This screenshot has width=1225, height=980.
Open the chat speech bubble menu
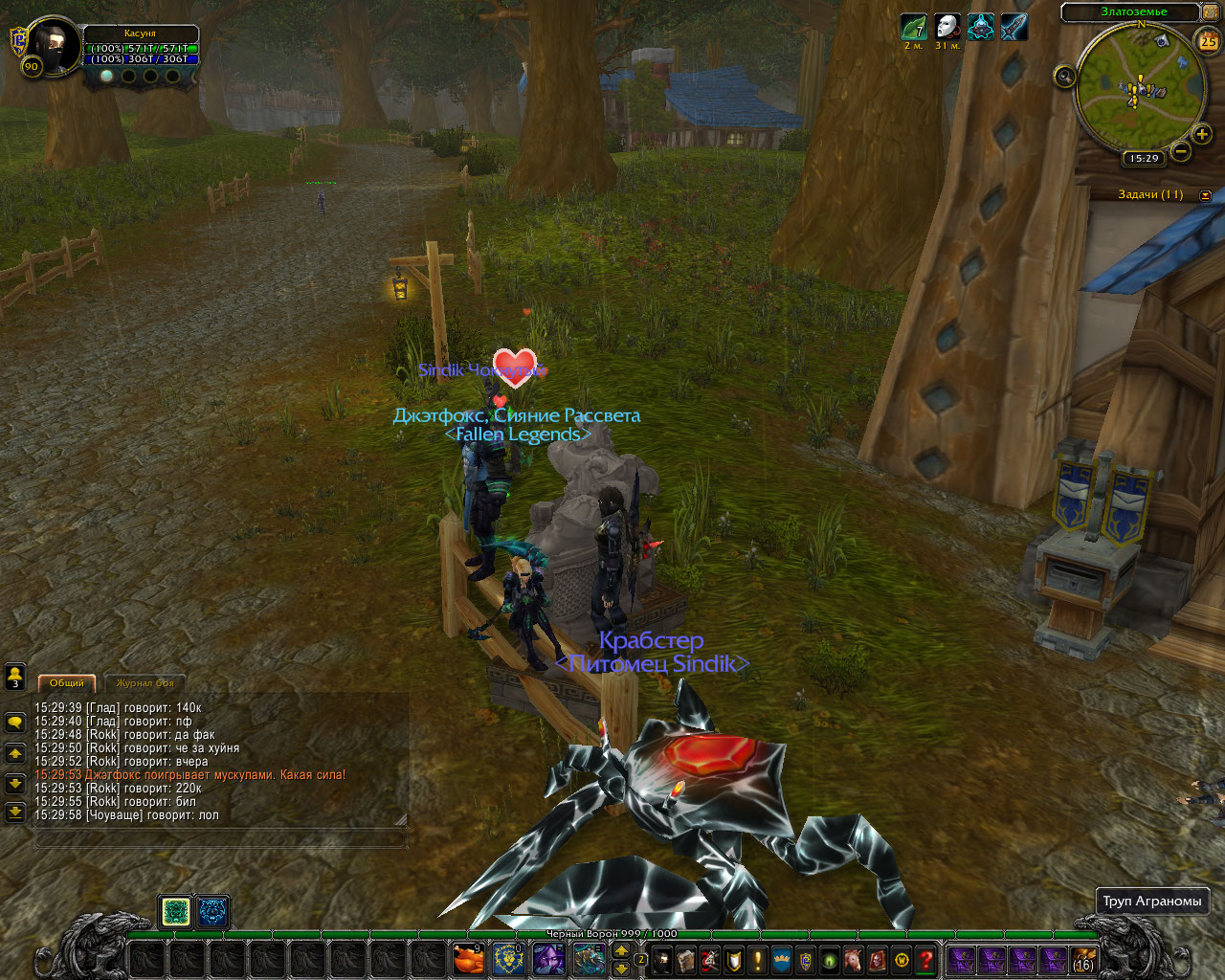pyautogui.click(x=15, y=723)
